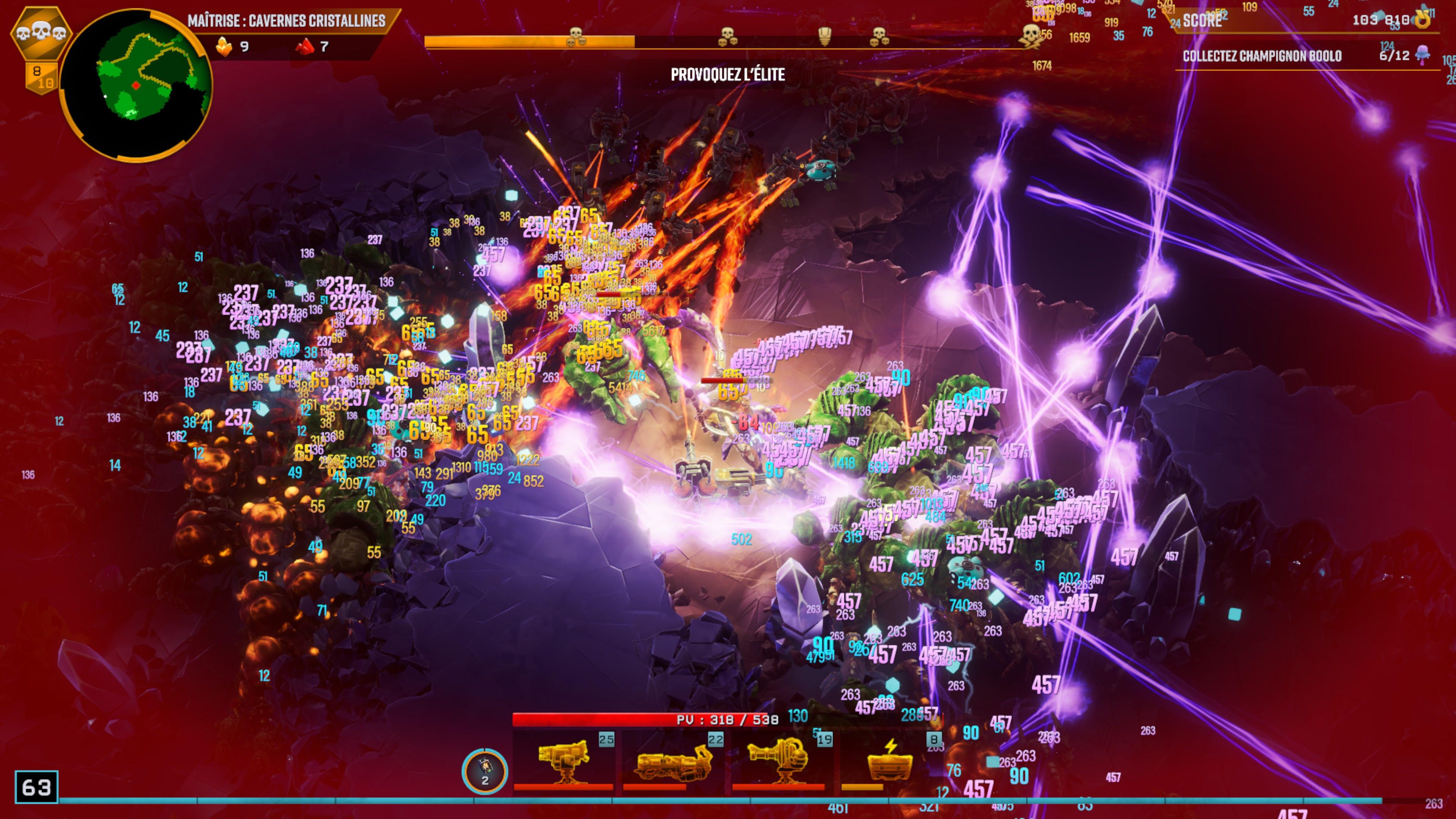1456x819 pixels.
Task: Click the circular cave minimap
Action: 136,85
